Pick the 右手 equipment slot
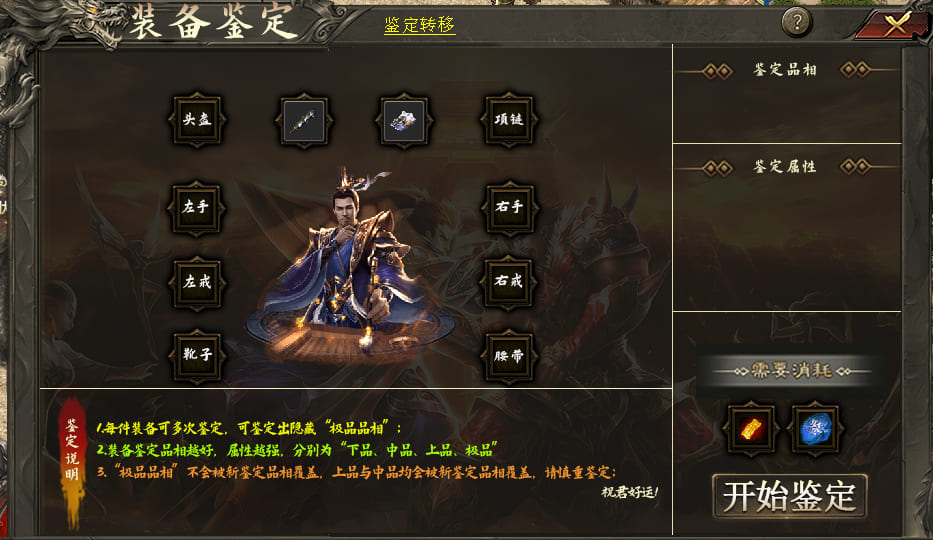This screenshot has width=933, height=540. 509,207
